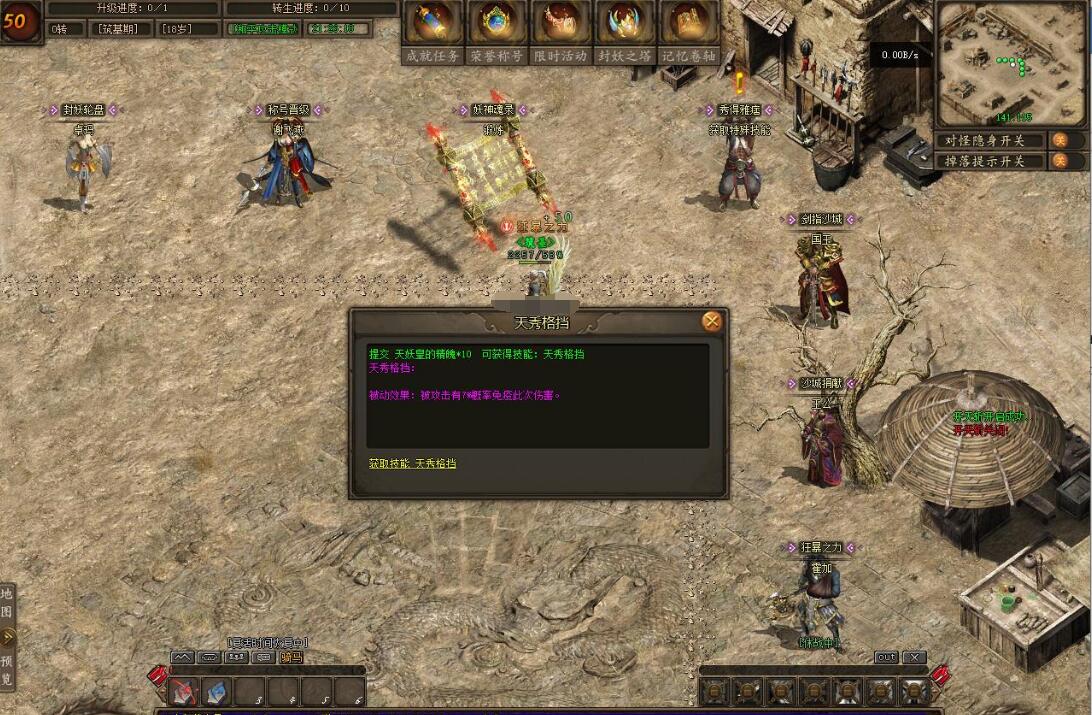This screenshot has height=715, width=1092.
Task: Open the 封妖之塔 tower menu
Action: coord(624,31)
